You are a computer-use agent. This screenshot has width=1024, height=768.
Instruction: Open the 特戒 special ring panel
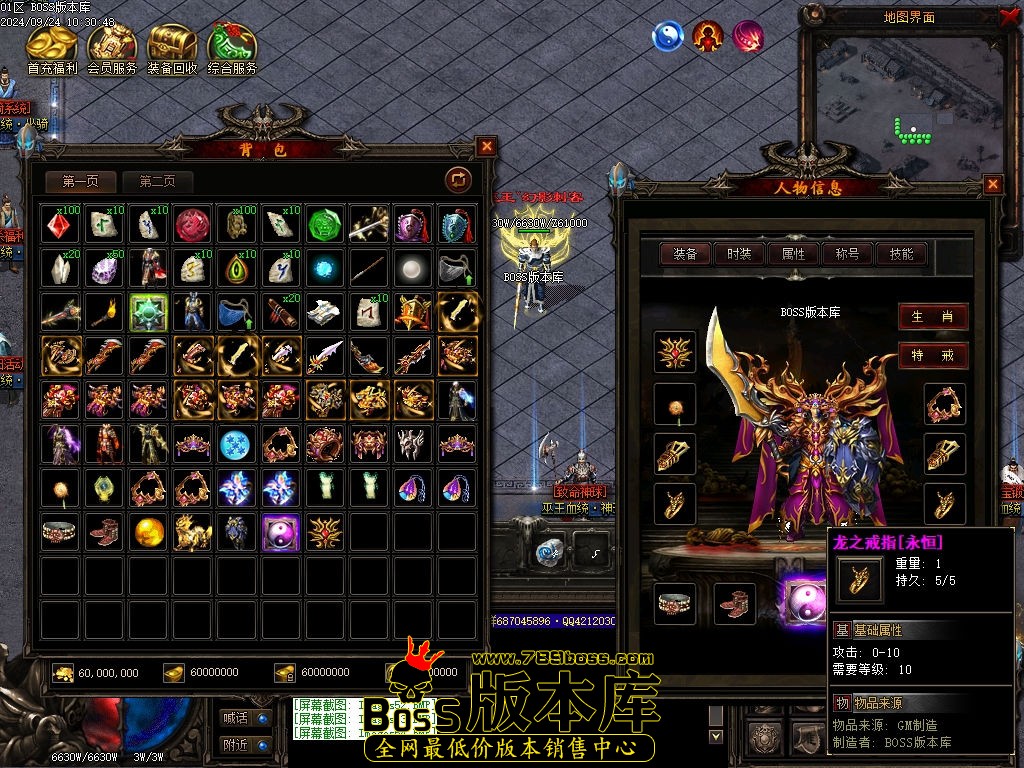[932, 355]
